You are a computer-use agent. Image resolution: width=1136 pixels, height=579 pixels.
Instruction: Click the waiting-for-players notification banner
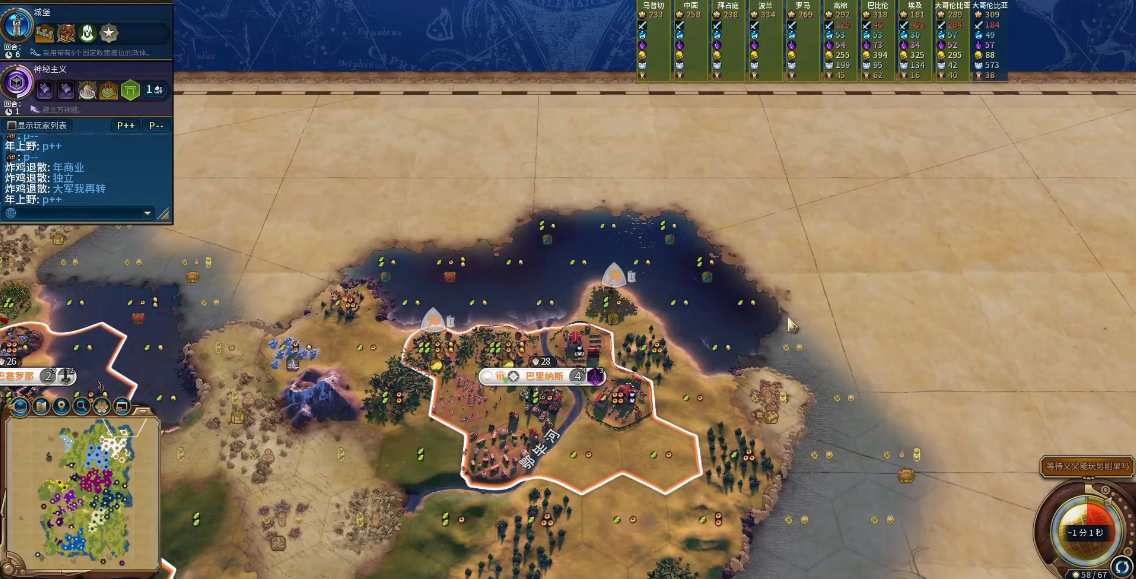1087,466
